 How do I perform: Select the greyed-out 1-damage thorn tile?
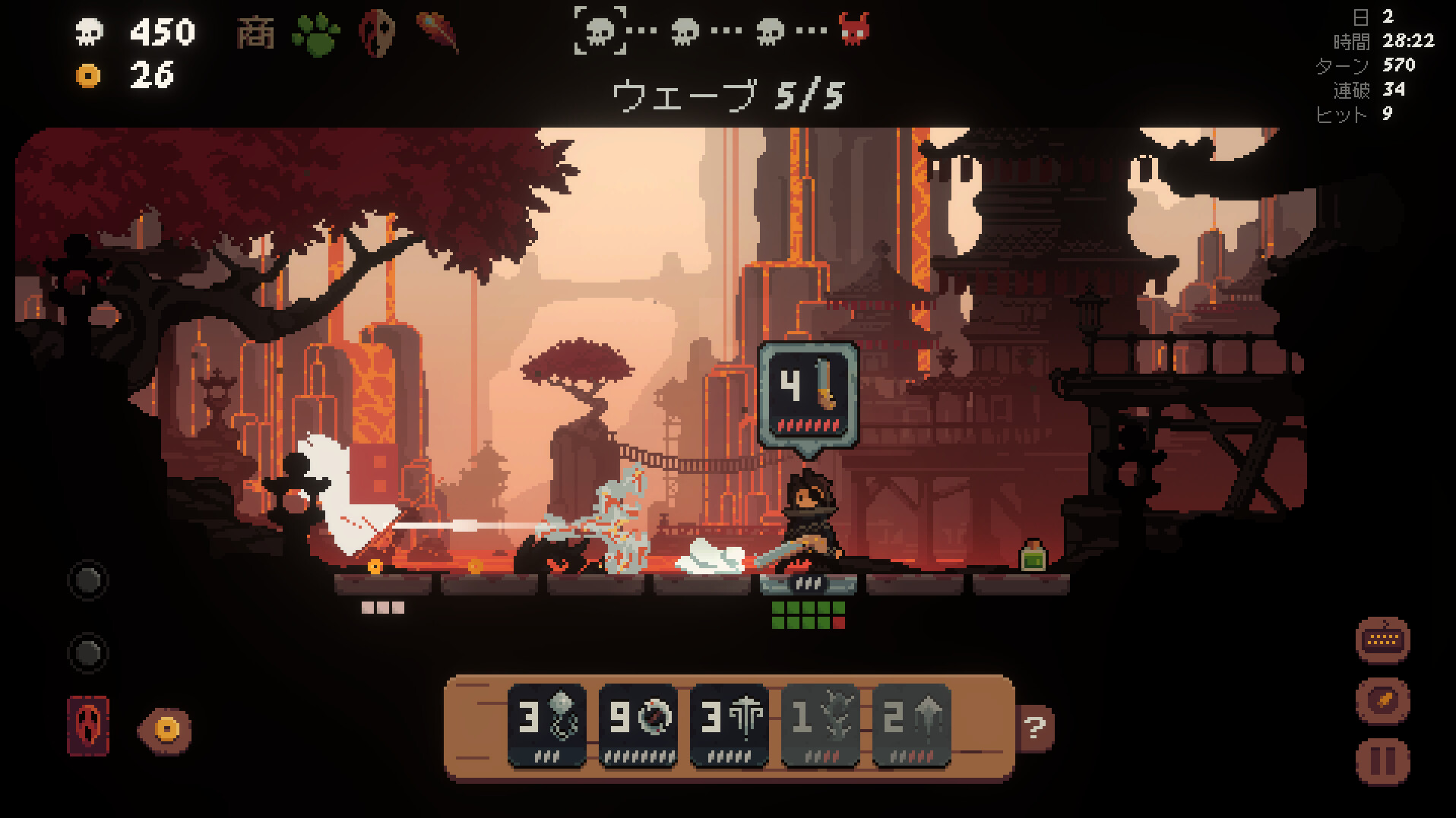point(820,725)
